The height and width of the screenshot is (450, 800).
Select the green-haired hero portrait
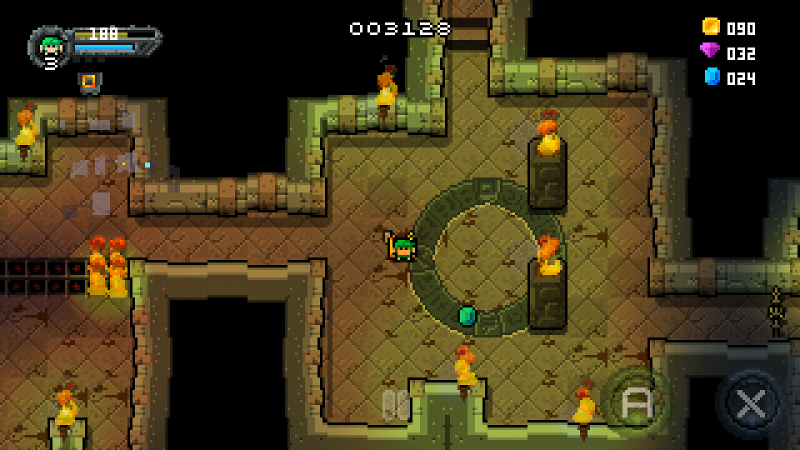tap(50, 46)
